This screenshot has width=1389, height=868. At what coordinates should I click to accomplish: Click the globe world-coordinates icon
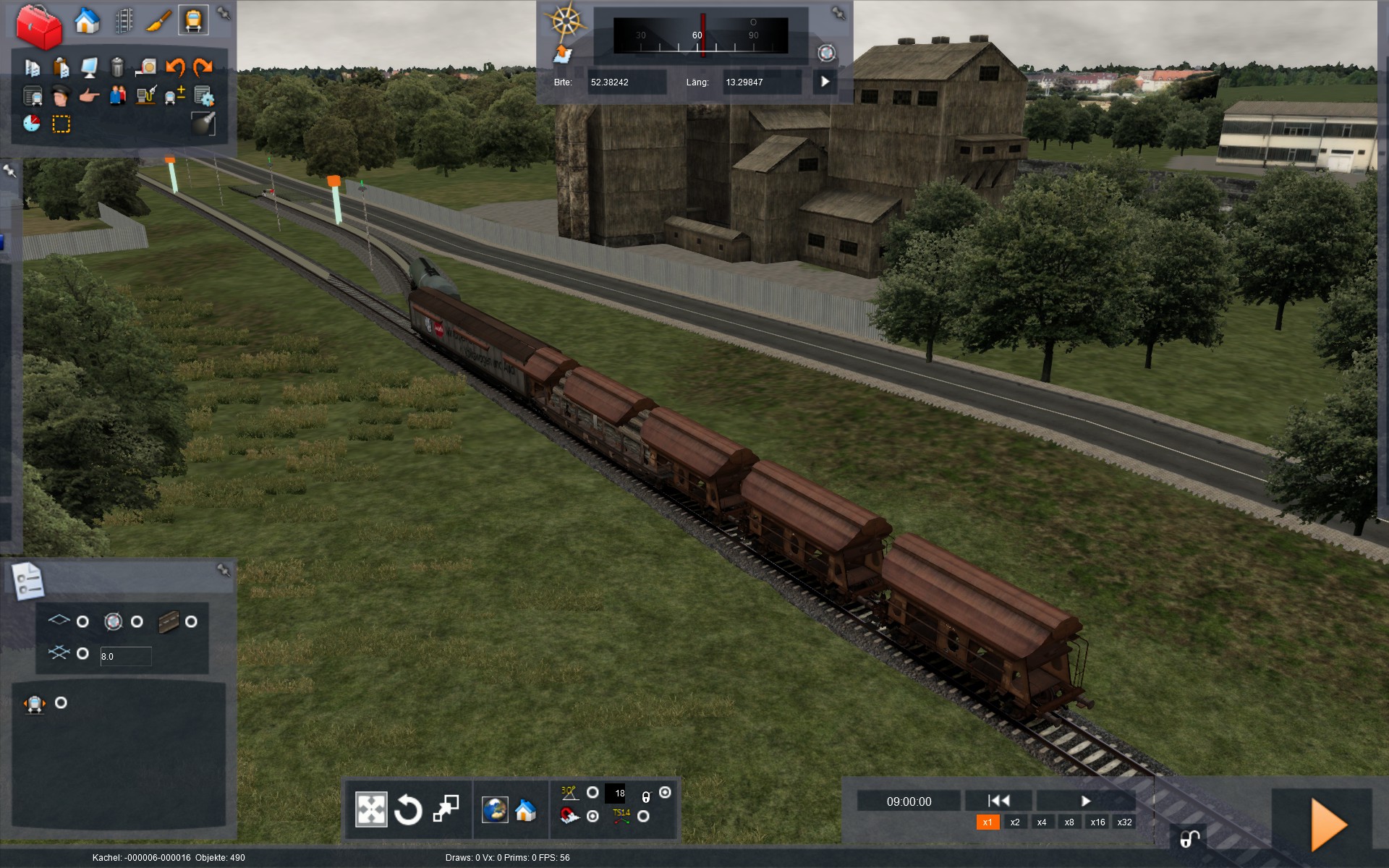point(496,810)
